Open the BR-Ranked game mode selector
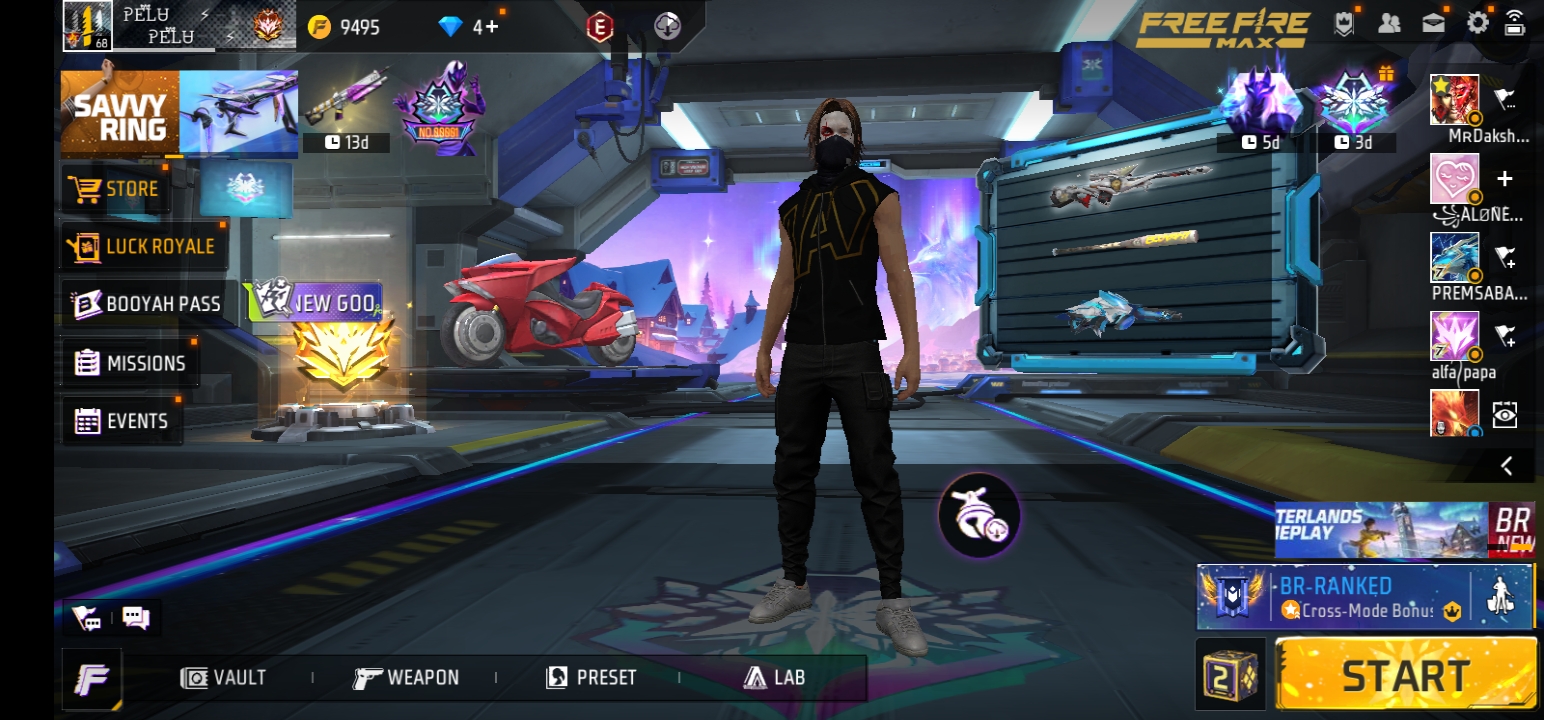 1367,595
